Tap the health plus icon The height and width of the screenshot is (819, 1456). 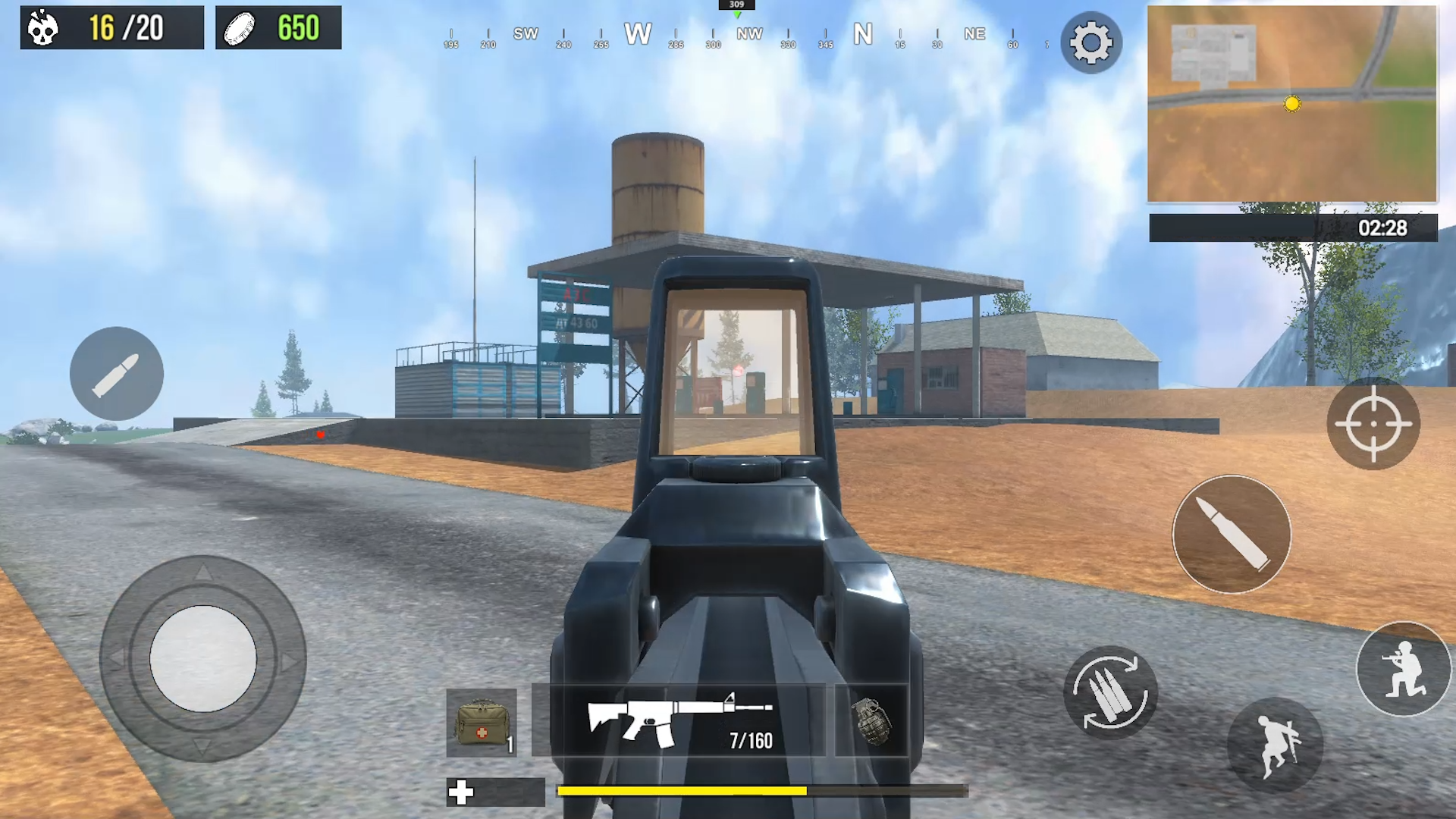(461, 793)
